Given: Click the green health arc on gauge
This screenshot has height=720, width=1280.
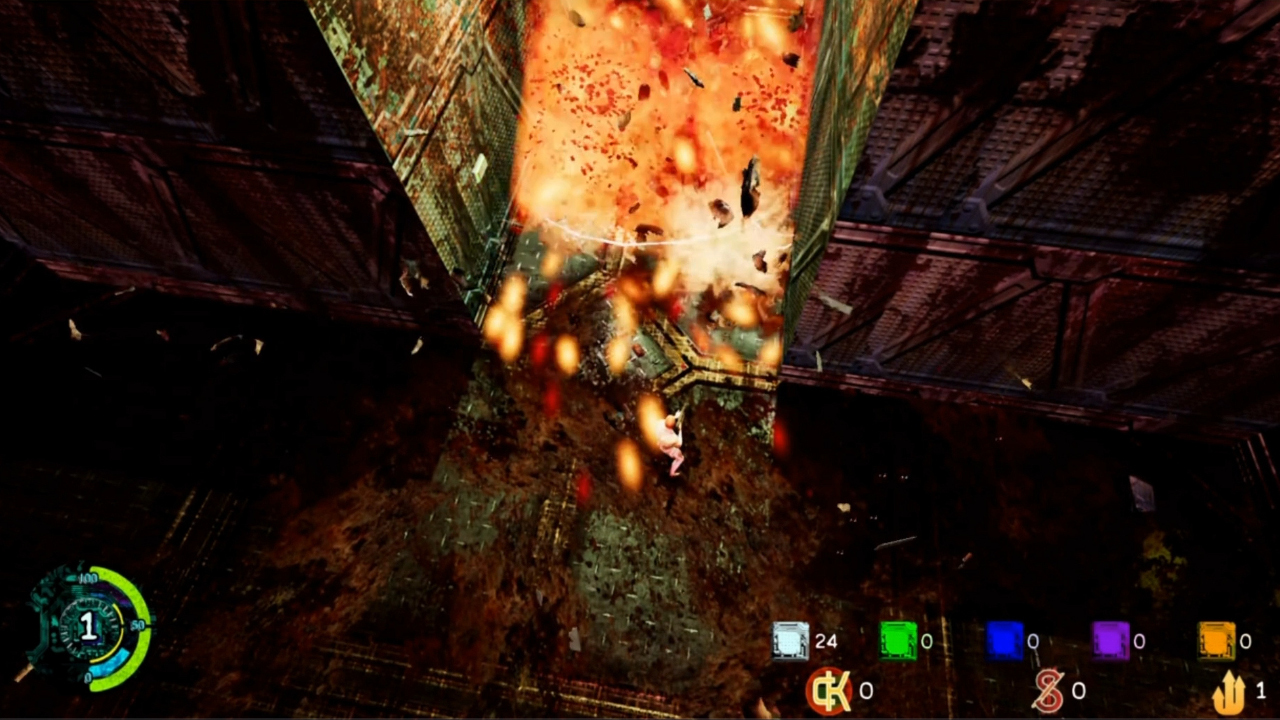Looking at the screenshot, I should coord(139,594).
